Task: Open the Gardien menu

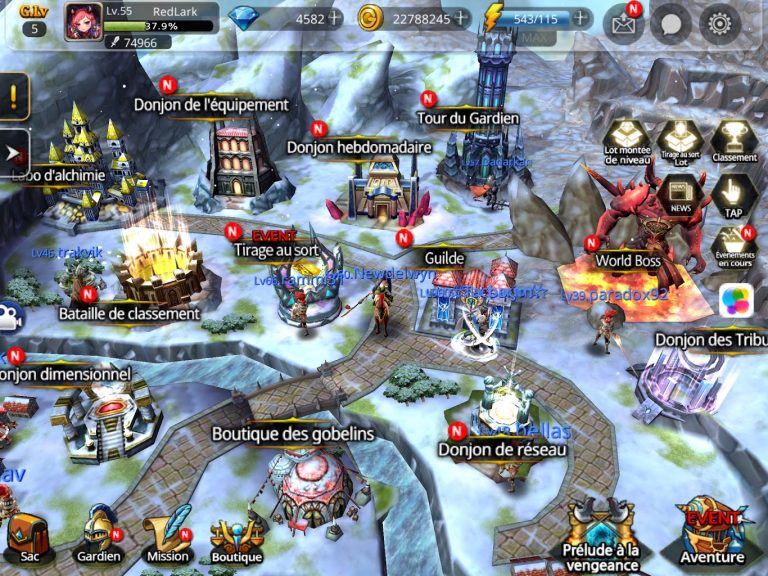Action: (x=99, y=535)
